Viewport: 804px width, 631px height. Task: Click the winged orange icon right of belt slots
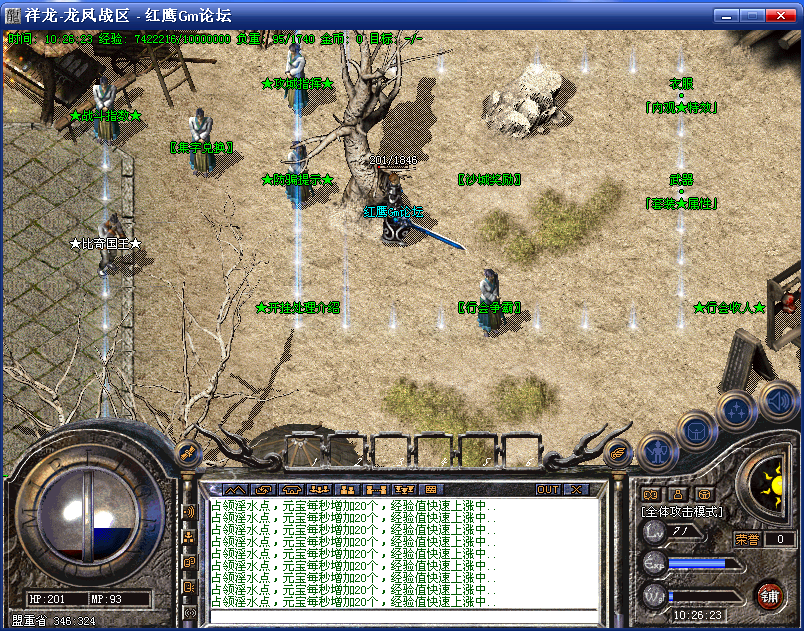(x=618, y=453)
